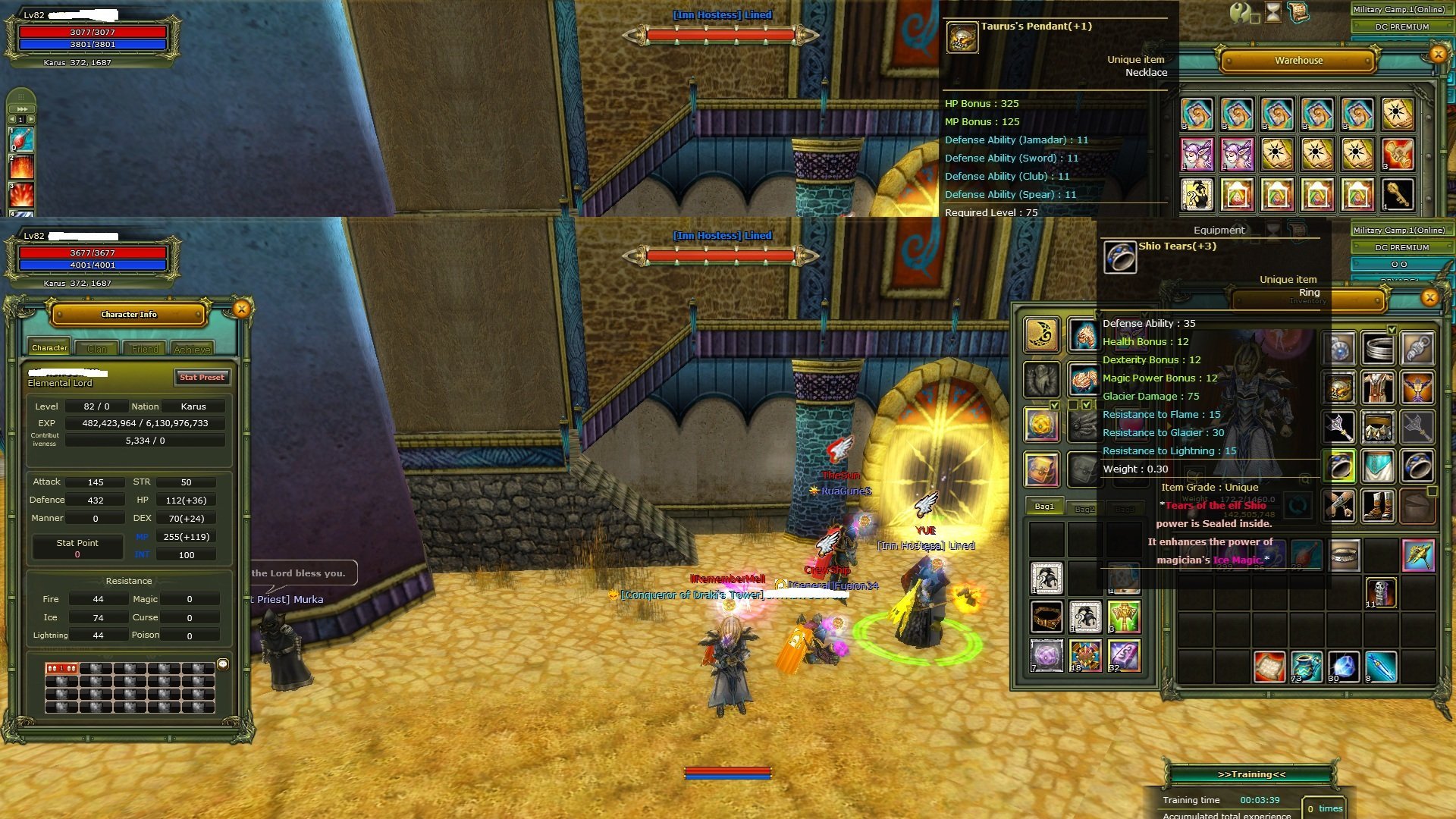This screenshot has width=1456, height=819.
Task: Select the golden key in the Warehouse
Action: coord(1397,195)
